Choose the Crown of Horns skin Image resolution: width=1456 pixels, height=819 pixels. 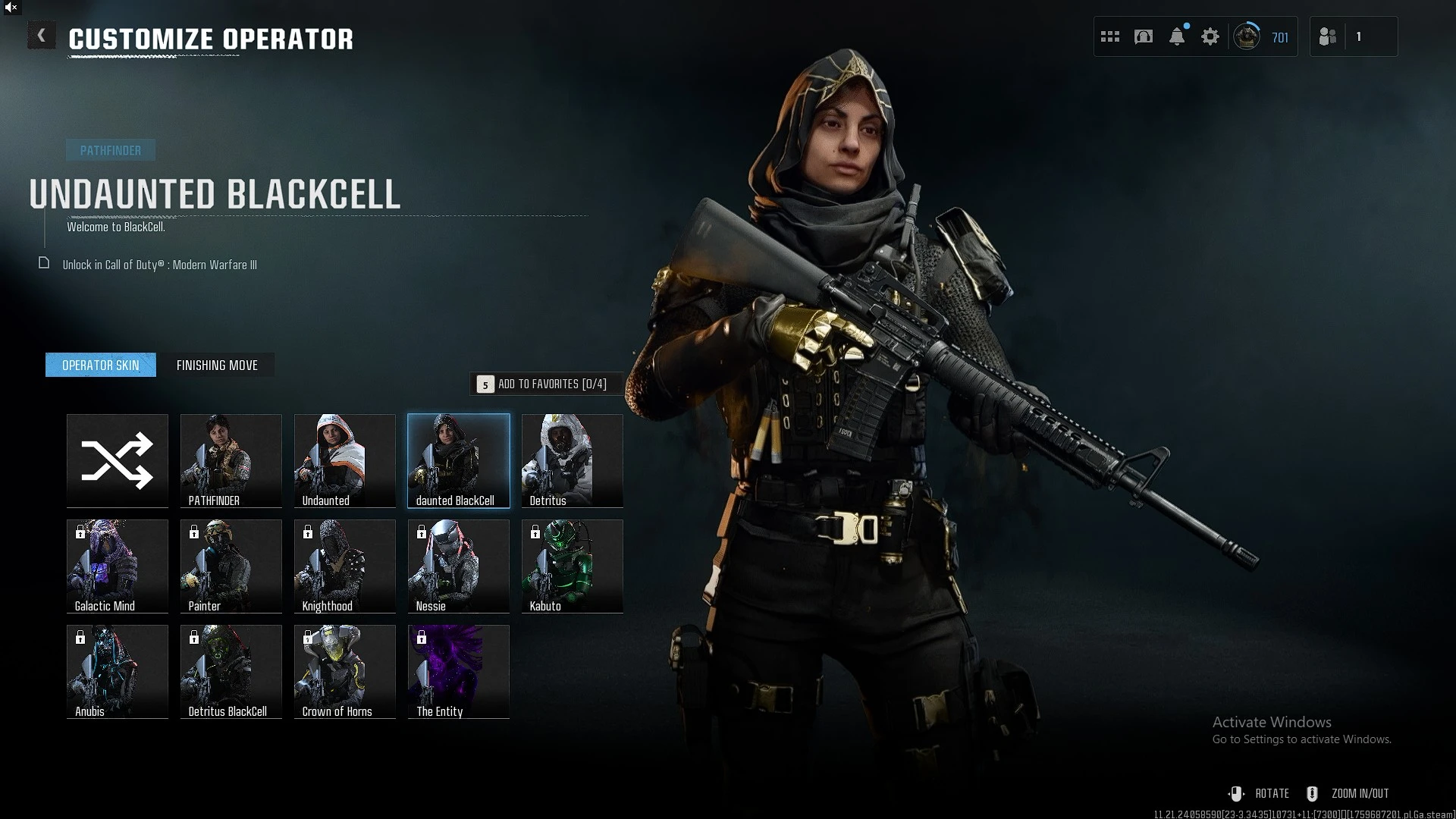[x=345, y=671]
